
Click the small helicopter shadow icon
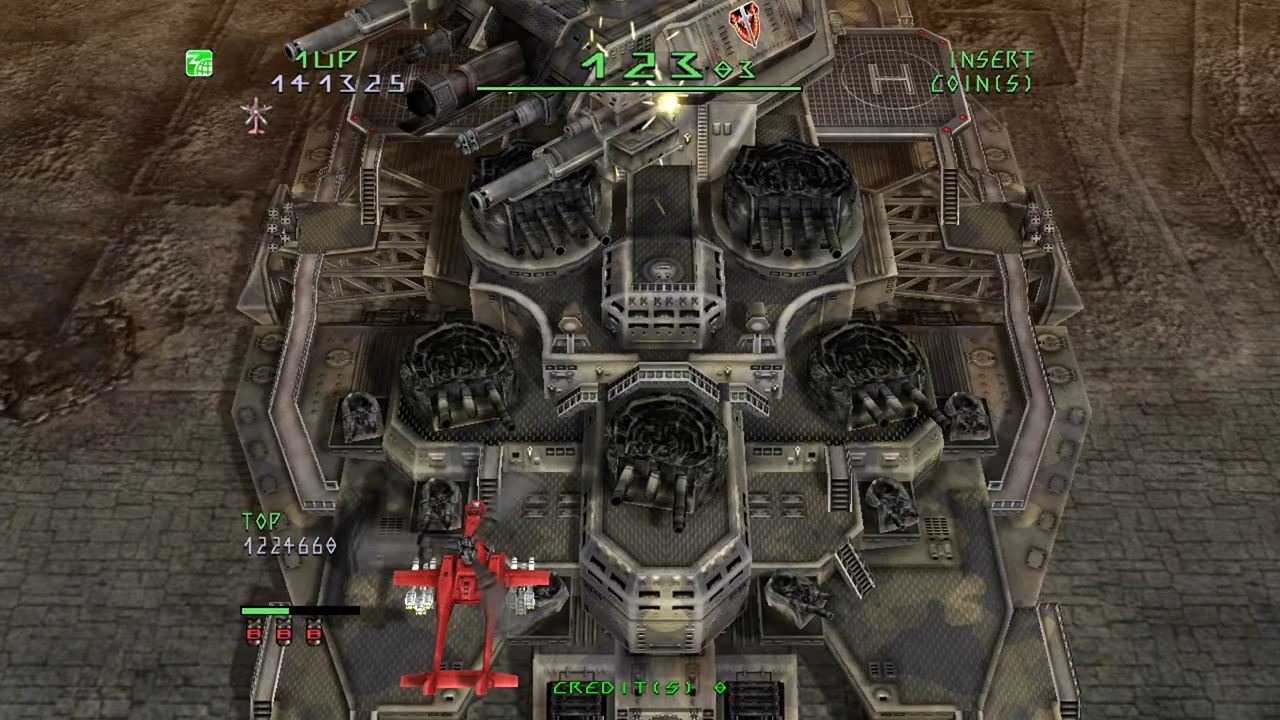click(256, 118)
